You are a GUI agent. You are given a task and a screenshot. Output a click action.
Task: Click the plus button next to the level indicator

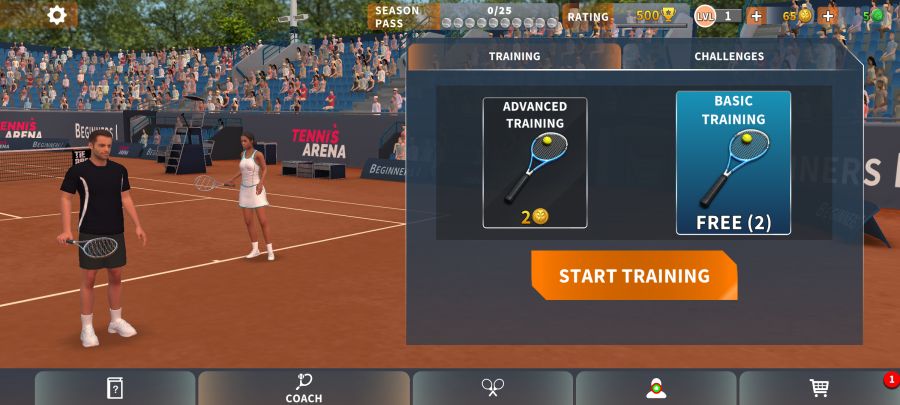[756, 16]
